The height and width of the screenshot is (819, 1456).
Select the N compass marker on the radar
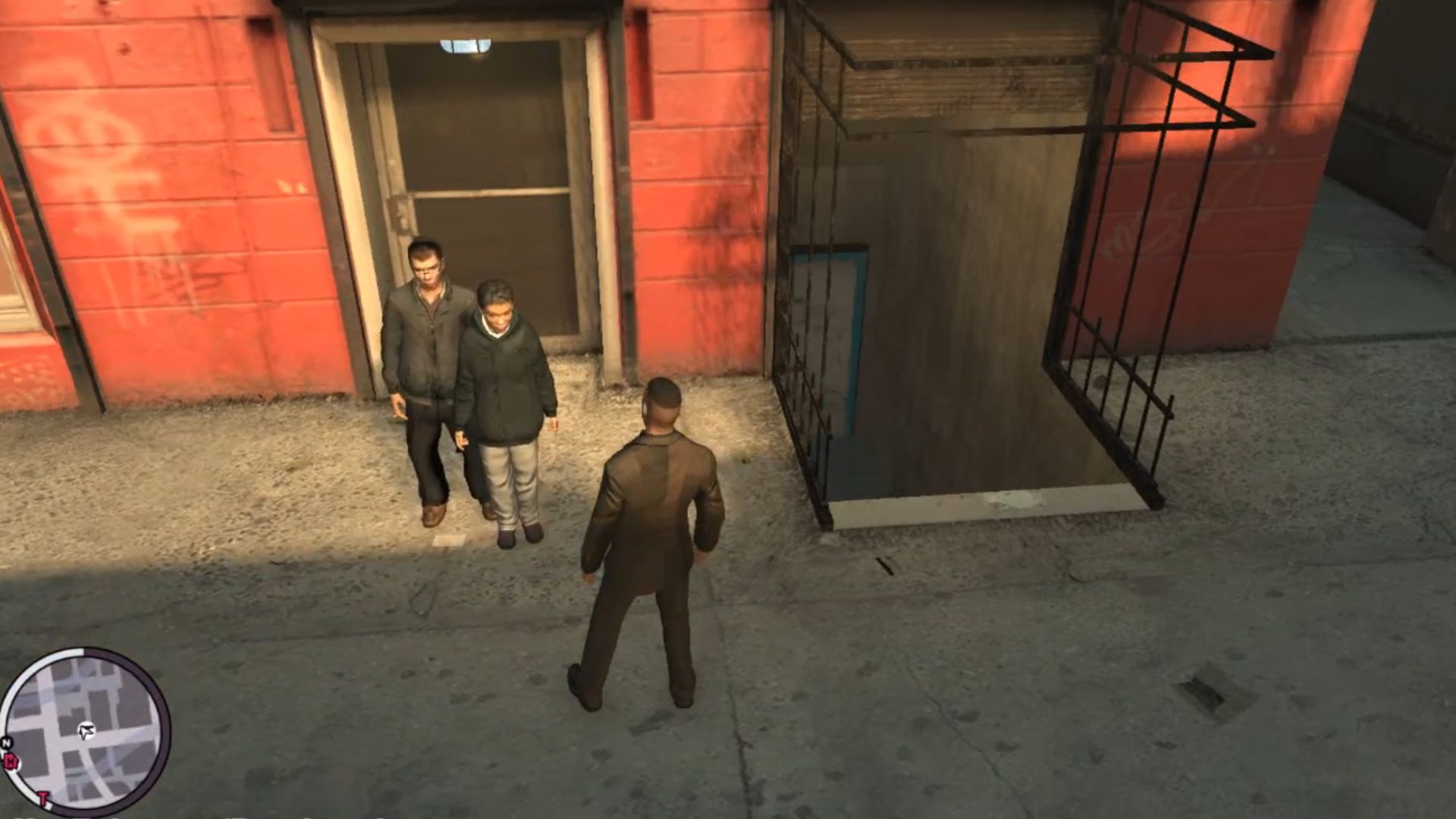coord(7,741)
